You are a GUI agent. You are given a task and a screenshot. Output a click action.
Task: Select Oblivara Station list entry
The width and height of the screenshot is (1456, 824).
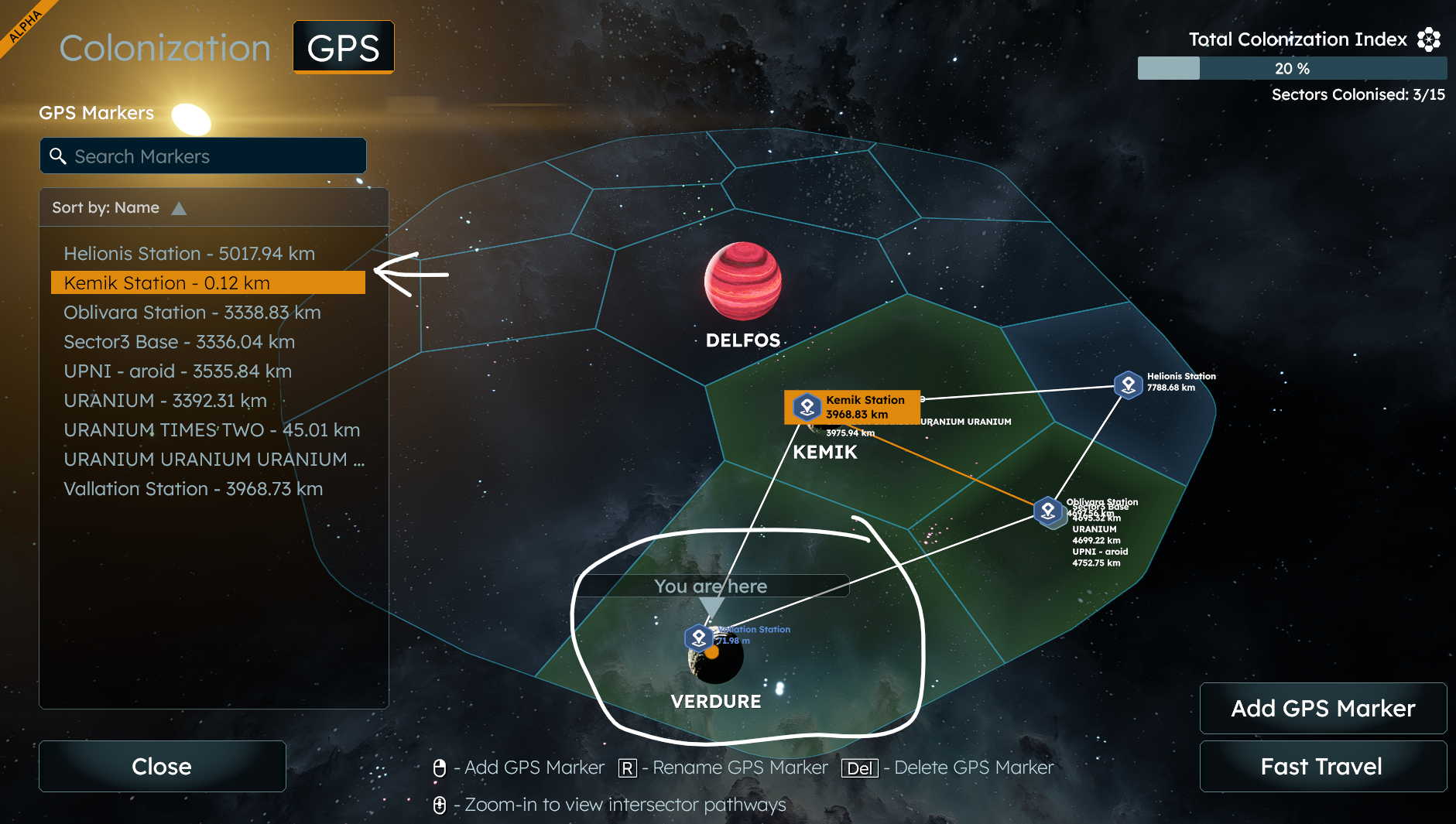pos(192,313)
